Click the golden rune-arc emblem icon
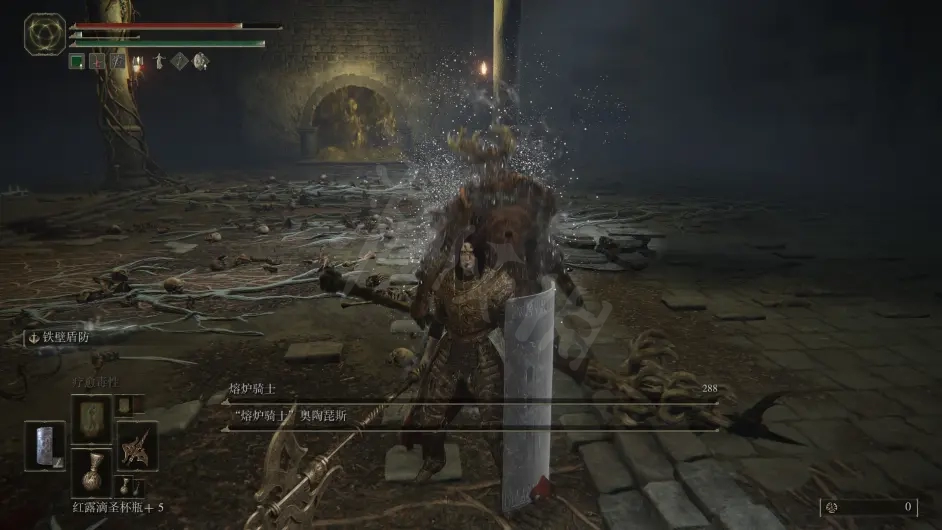Screen dimensions: 942x530 tap(45, 33)
